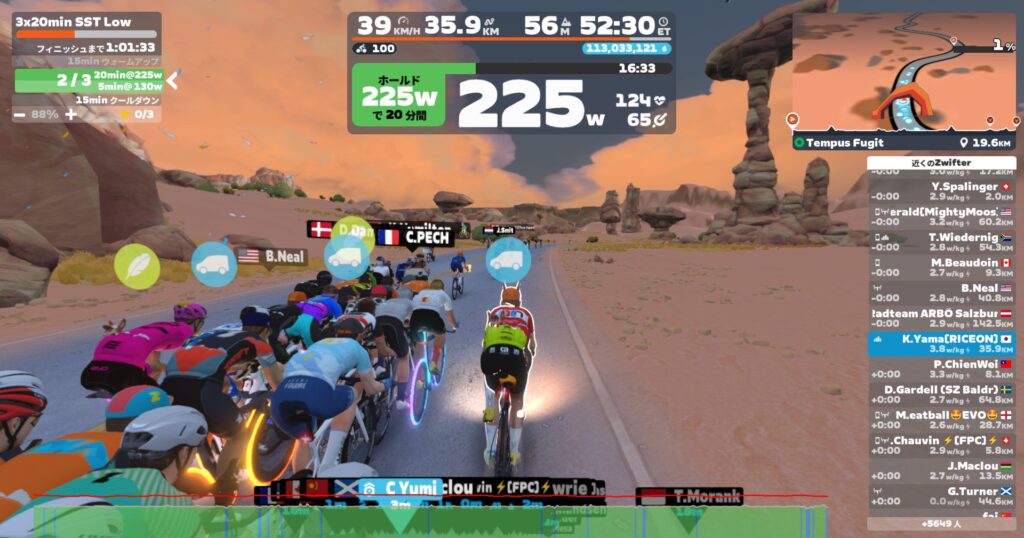Show the +5649 other Zwifters
Image resolution: width=1024 pixels, height=538 pixels.
click(x=940, y=523)
